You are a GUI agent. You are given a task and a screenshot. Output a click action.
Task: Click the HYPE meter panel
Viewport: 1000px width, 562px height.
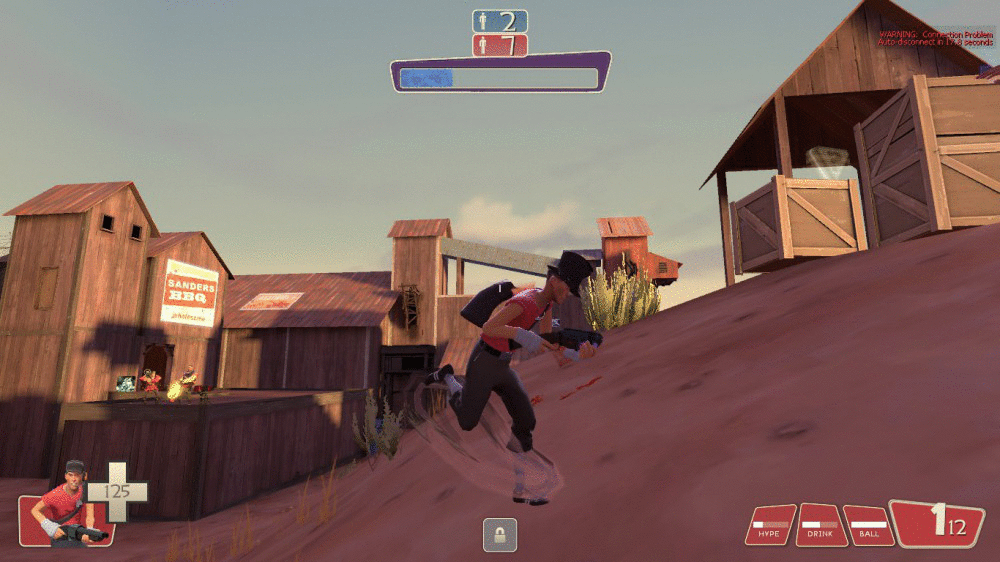coord(770,525)
